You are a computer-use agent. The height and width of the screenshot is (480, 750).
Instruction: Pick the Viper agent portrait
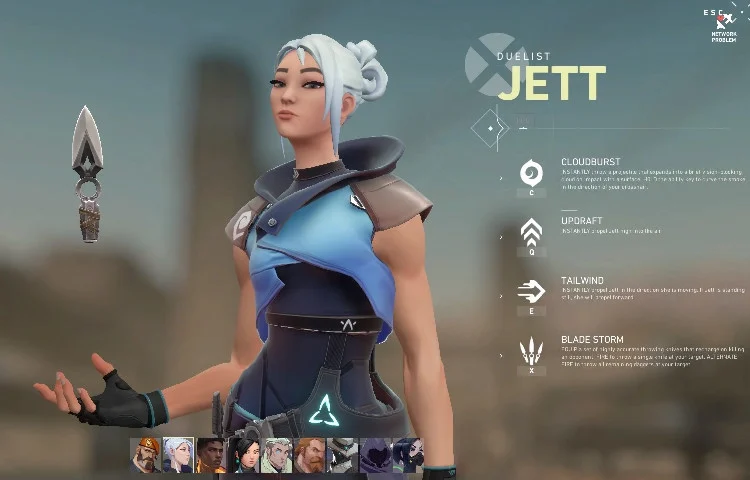pyautogui.click(x=408, y=455)
